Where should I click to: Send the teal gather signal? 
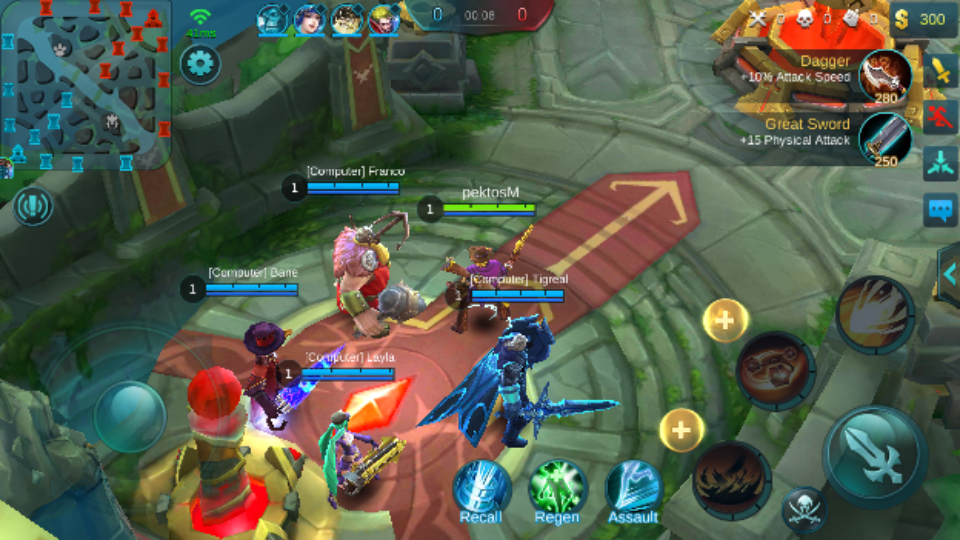tap(940, 163)
